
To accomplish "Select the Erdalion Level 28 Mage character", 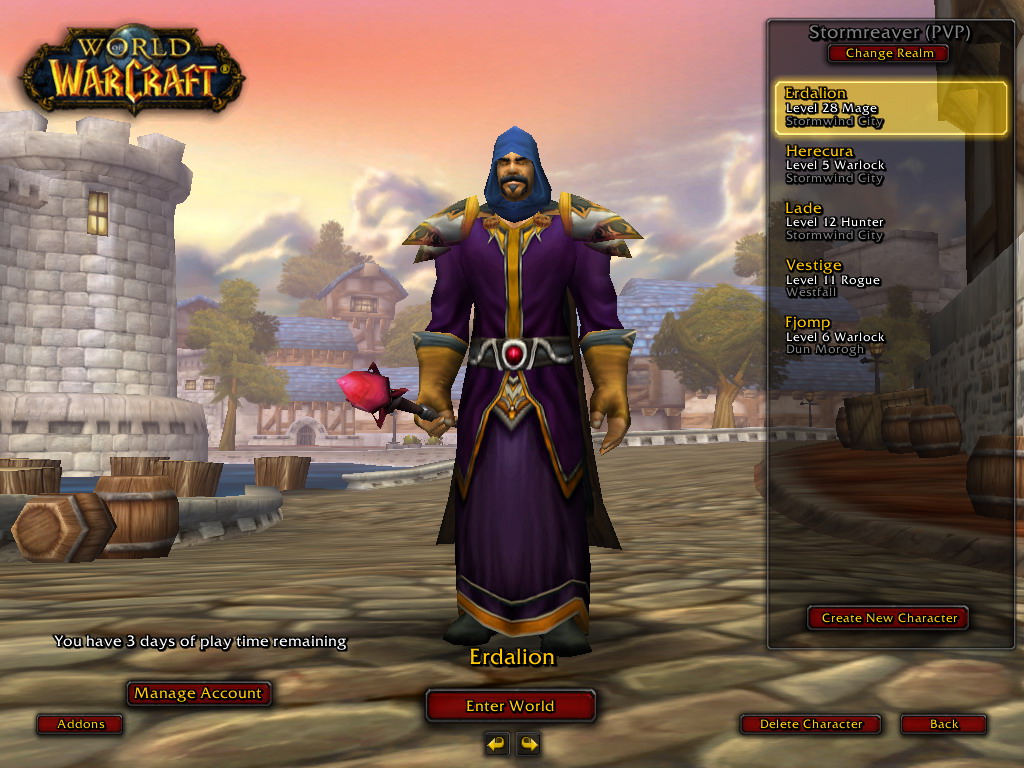I will 890,108.
